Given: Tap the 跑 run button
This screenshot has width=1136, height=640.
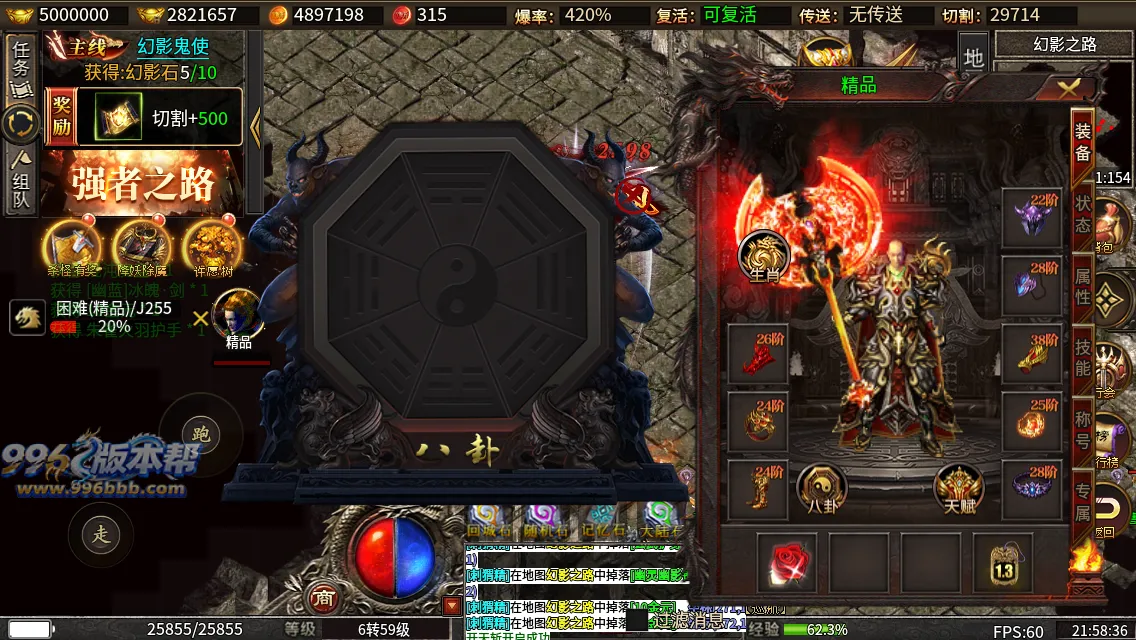Looking at the screenshot, I should [x=200, y=434].
